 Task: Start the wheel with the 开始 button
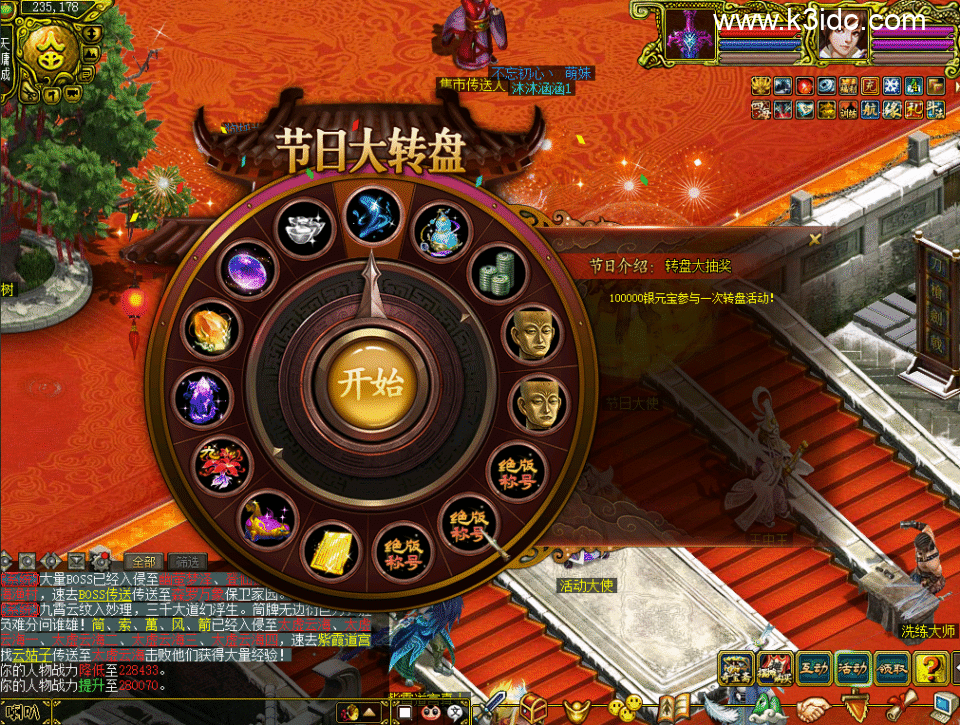click(x=366, y=384)
